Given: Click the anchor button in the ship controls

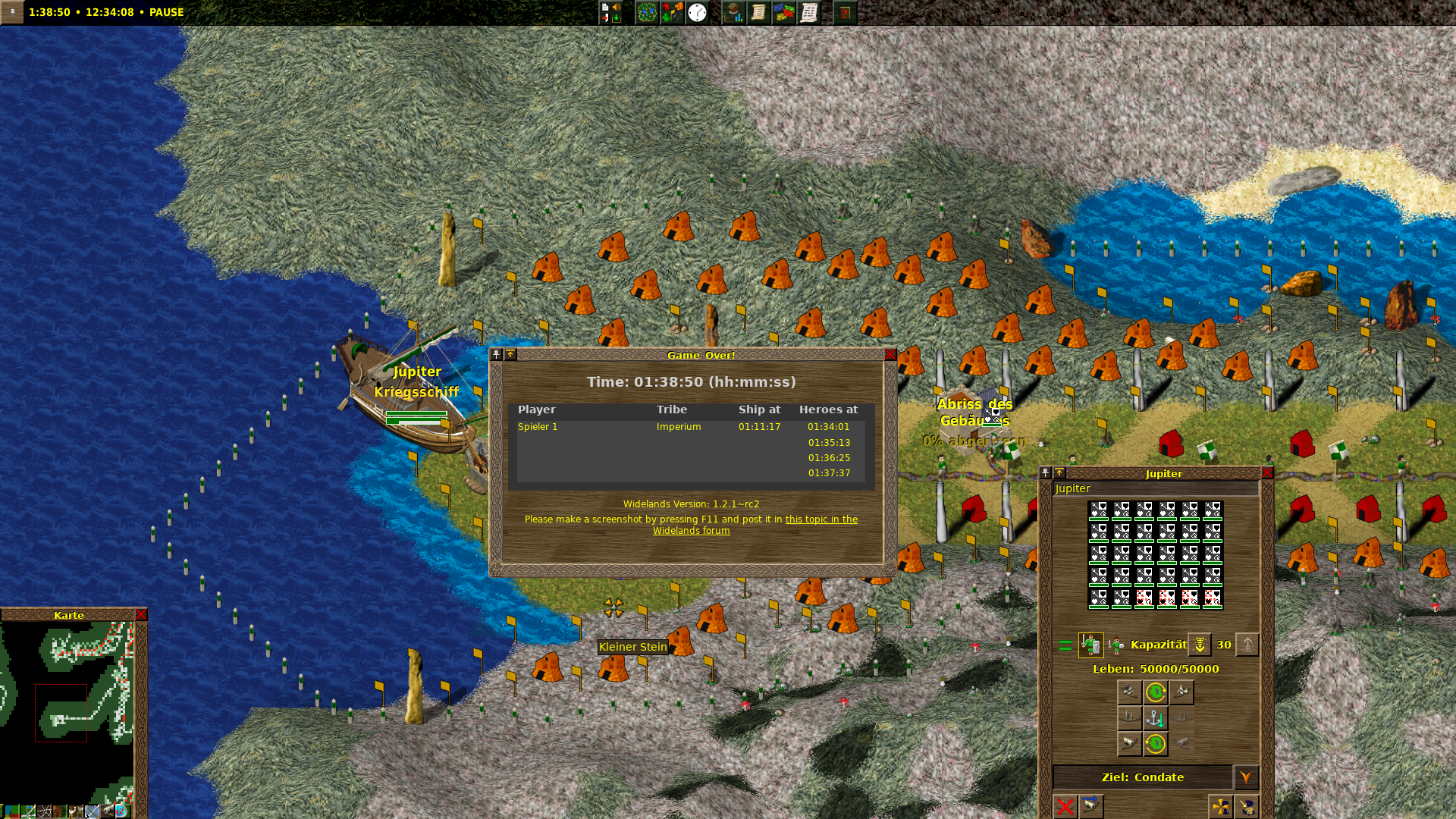Looking at the screenshot, I should [1155, 718].
